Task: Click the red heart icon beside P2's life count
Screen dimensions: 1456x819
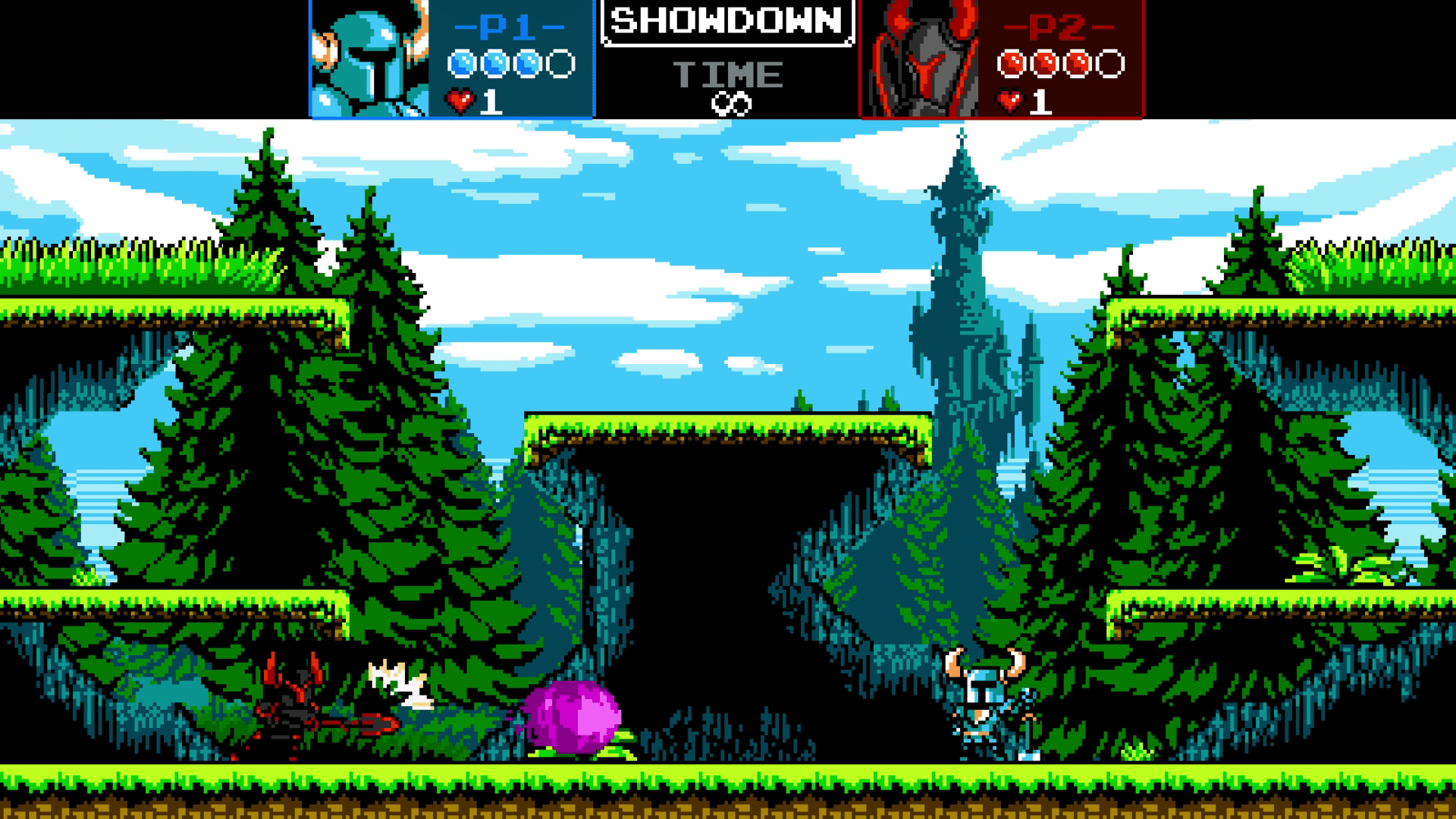Action: pos(1009,99)
